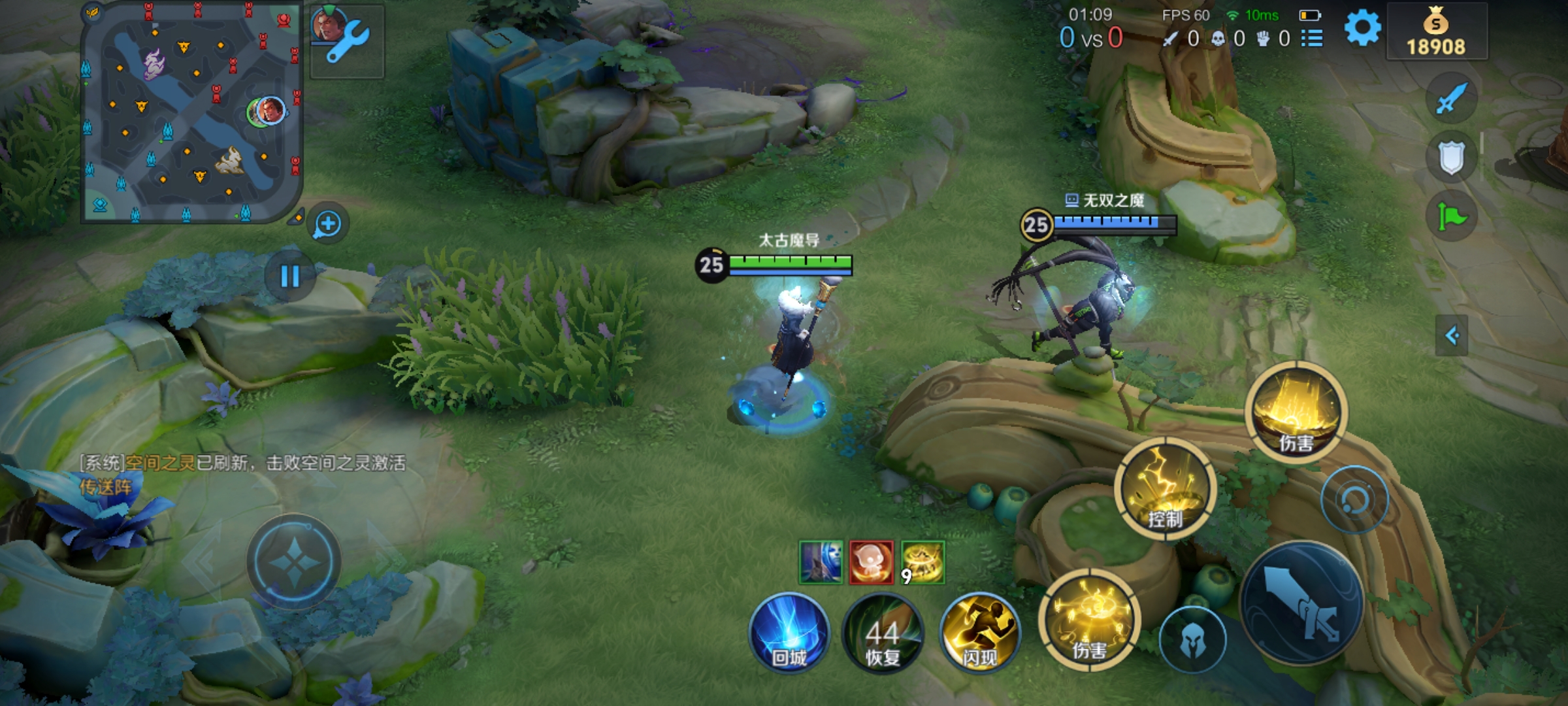
Task: Hit the basic attack sword button
Action: pyautogui.click(x=1301, y=604)
